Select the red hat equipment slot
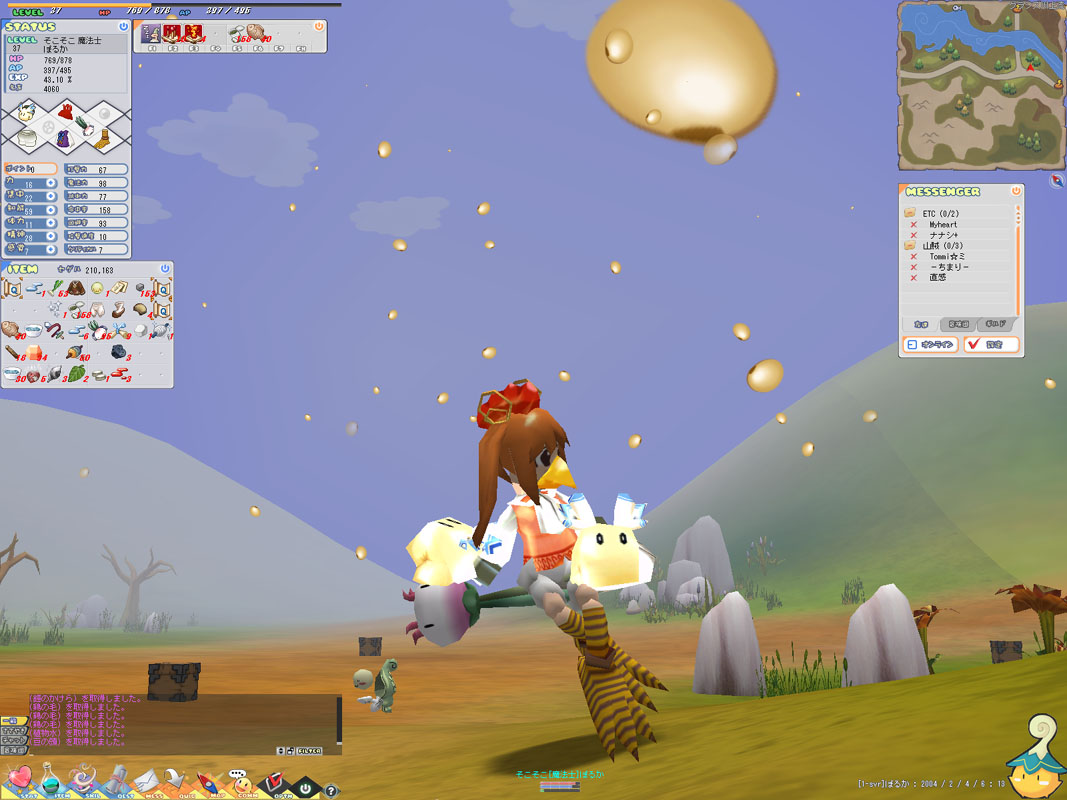Viewport: 1067px width, 800px height. click(x=65, y=111)
